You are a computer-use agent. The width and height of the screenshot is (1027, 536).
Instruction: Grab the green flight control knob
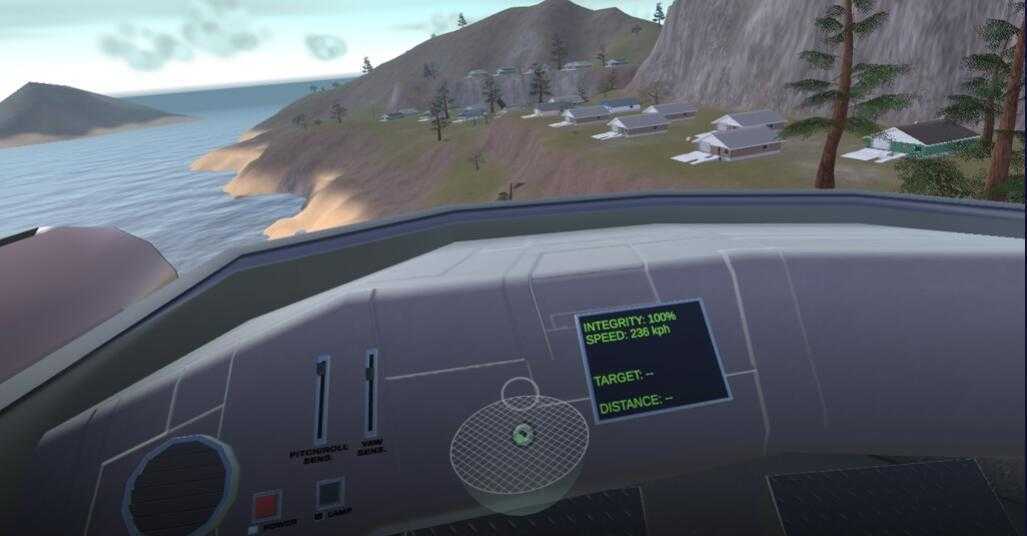pos(520,434)
